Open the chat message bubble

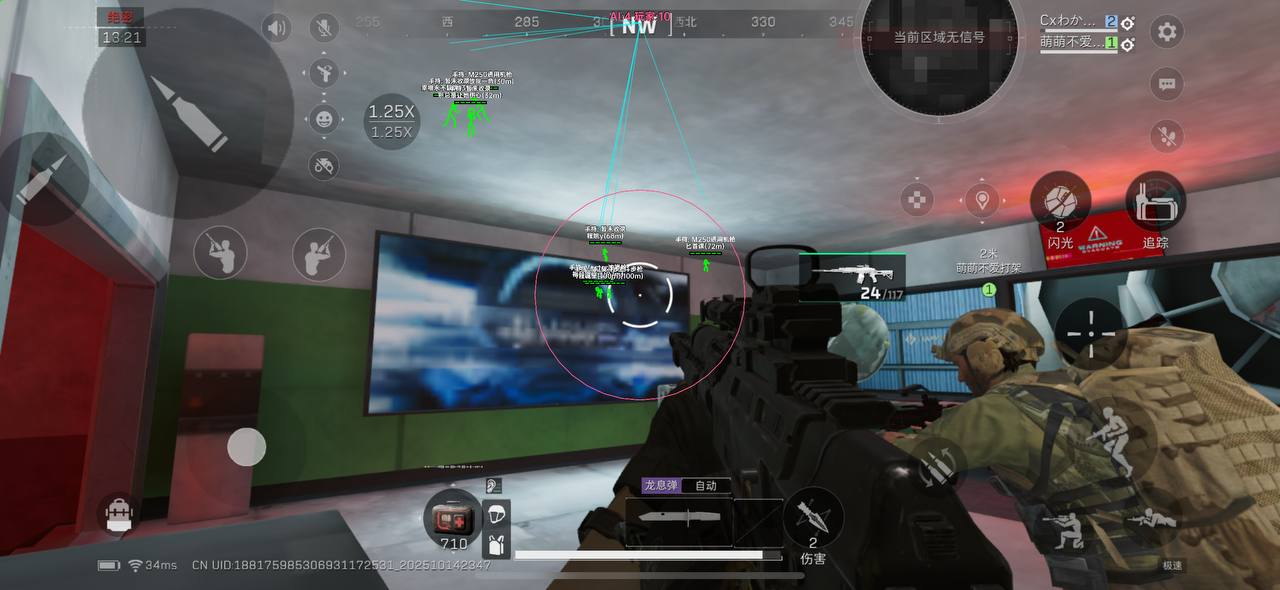click(1166, 84)
